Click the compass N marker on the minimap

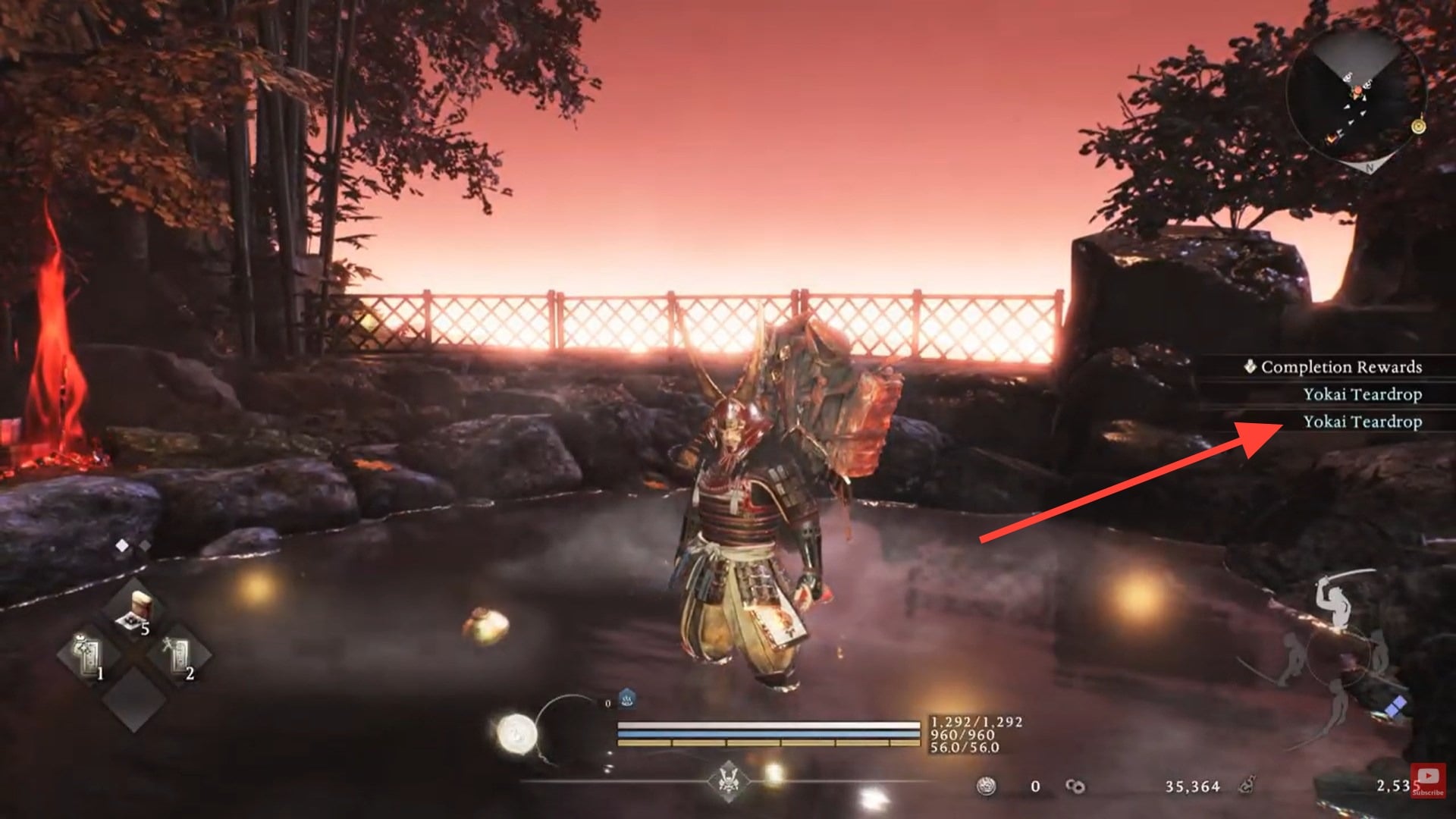pos(1370,168)
